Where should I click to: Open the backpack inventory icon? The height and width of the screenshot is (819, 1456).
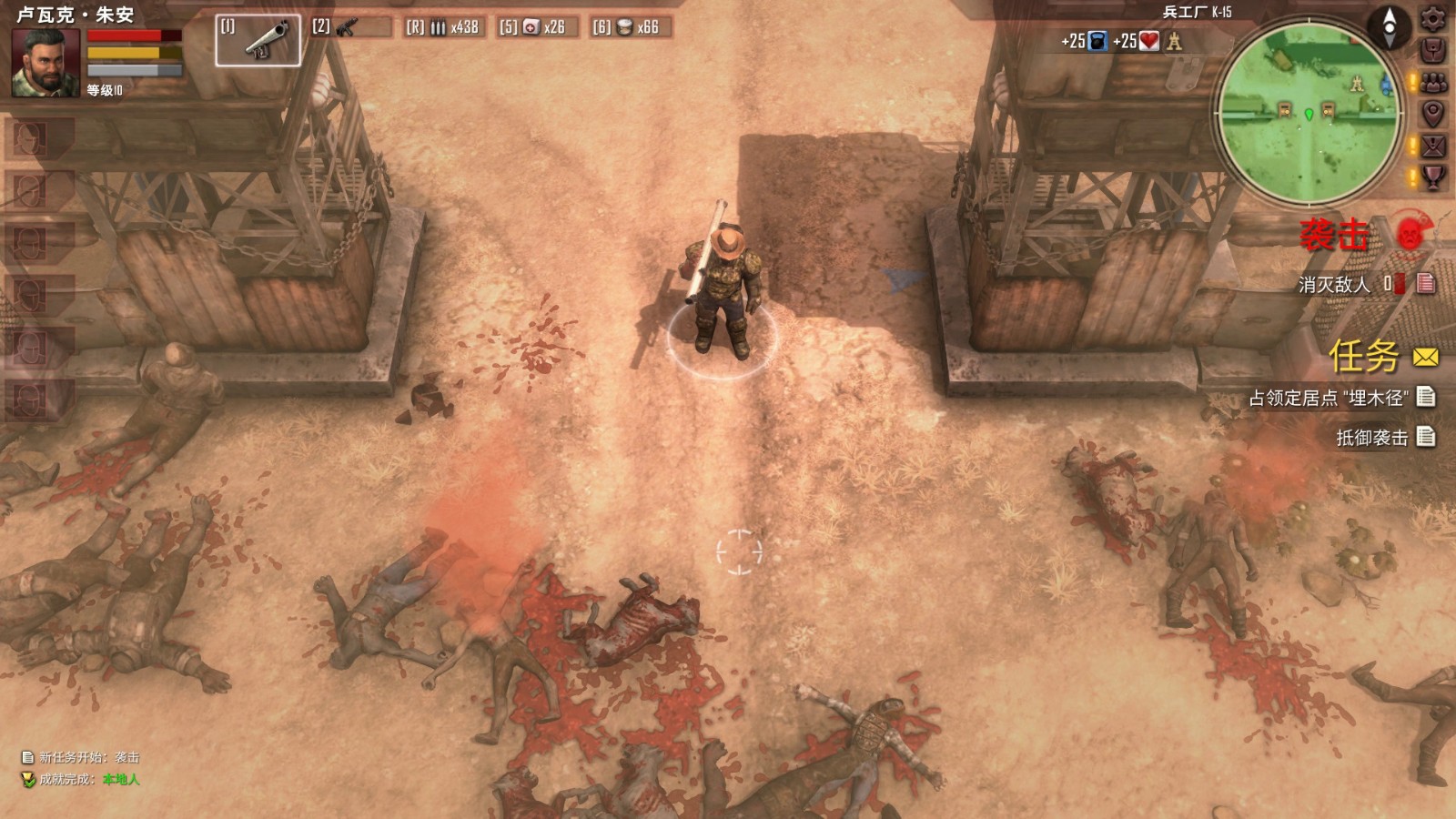point(1433,50)
